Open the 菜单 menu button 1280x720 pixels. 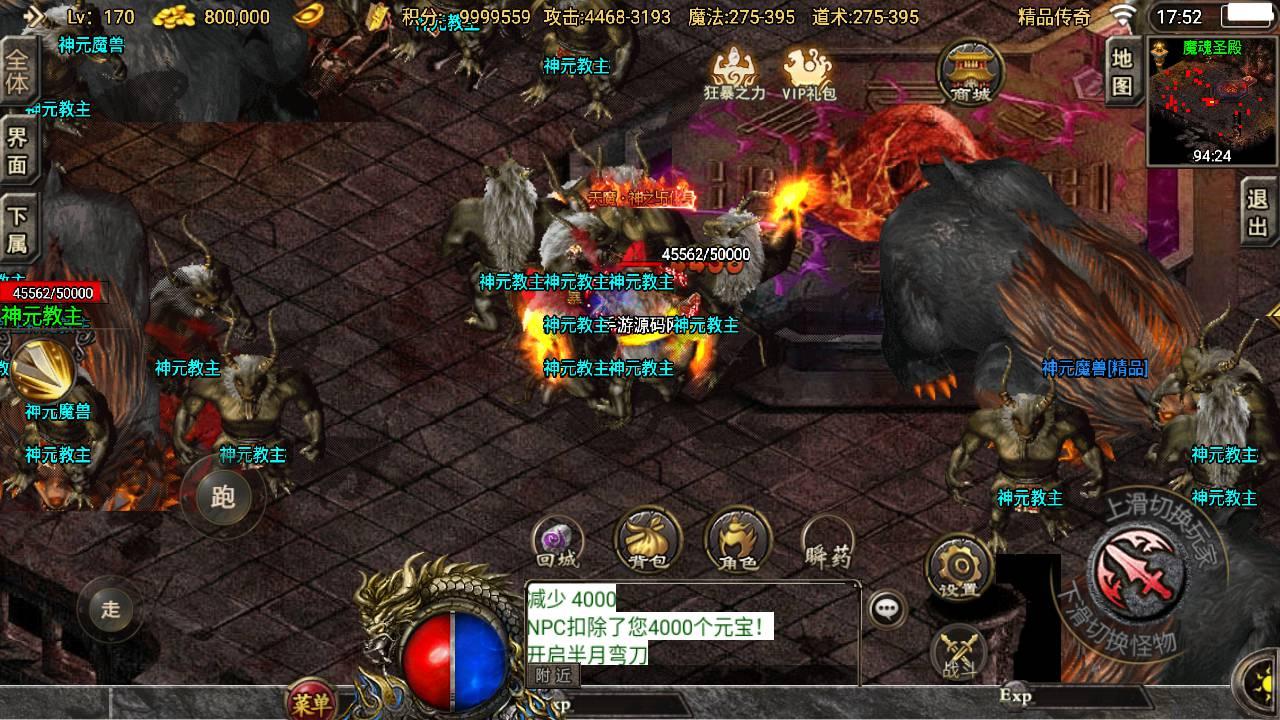[310, 702]
